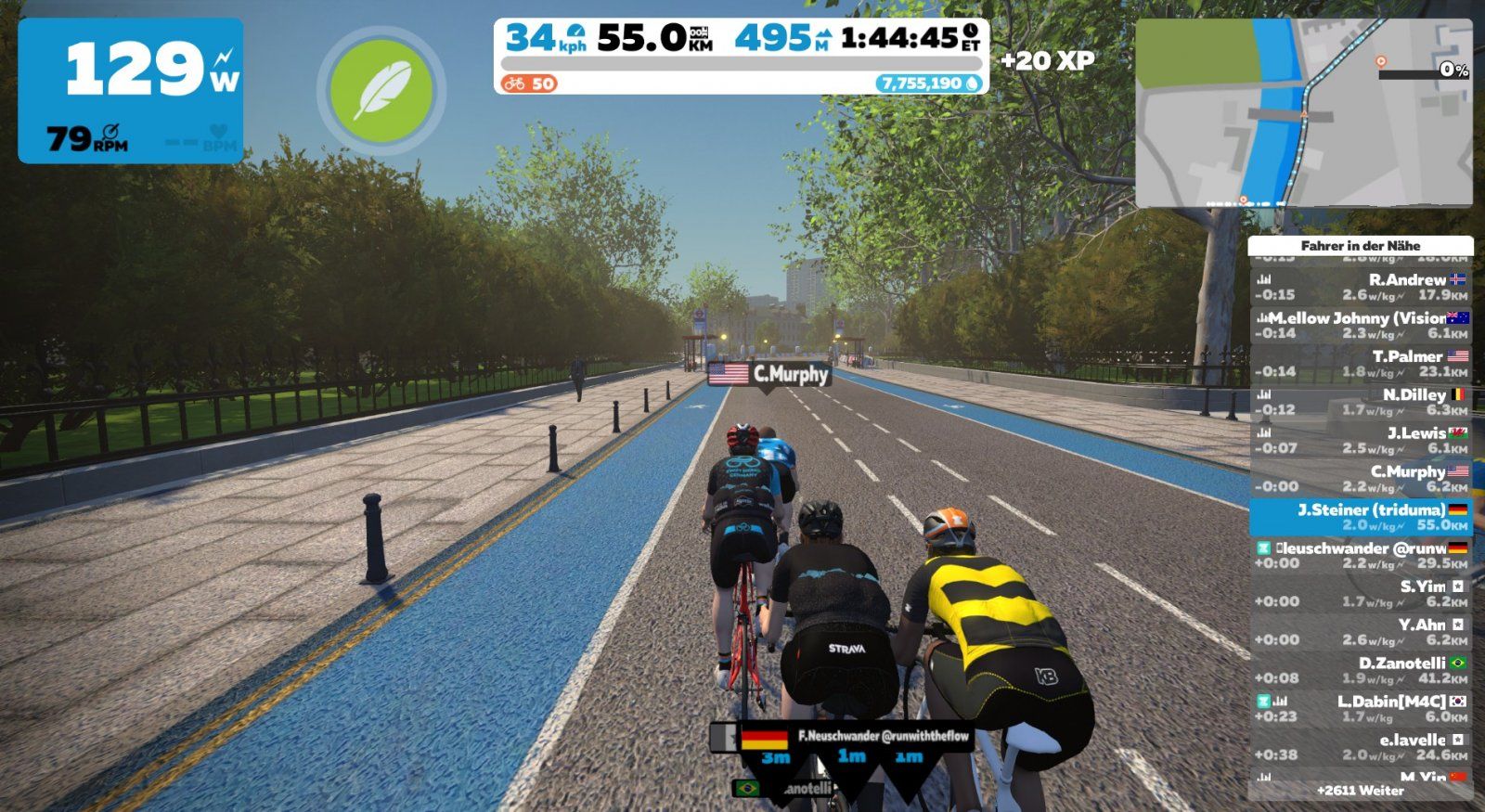This screenshot has width=1485, height=812.
Task: Show the +2611 Weiter riders
Action: 1360,791
